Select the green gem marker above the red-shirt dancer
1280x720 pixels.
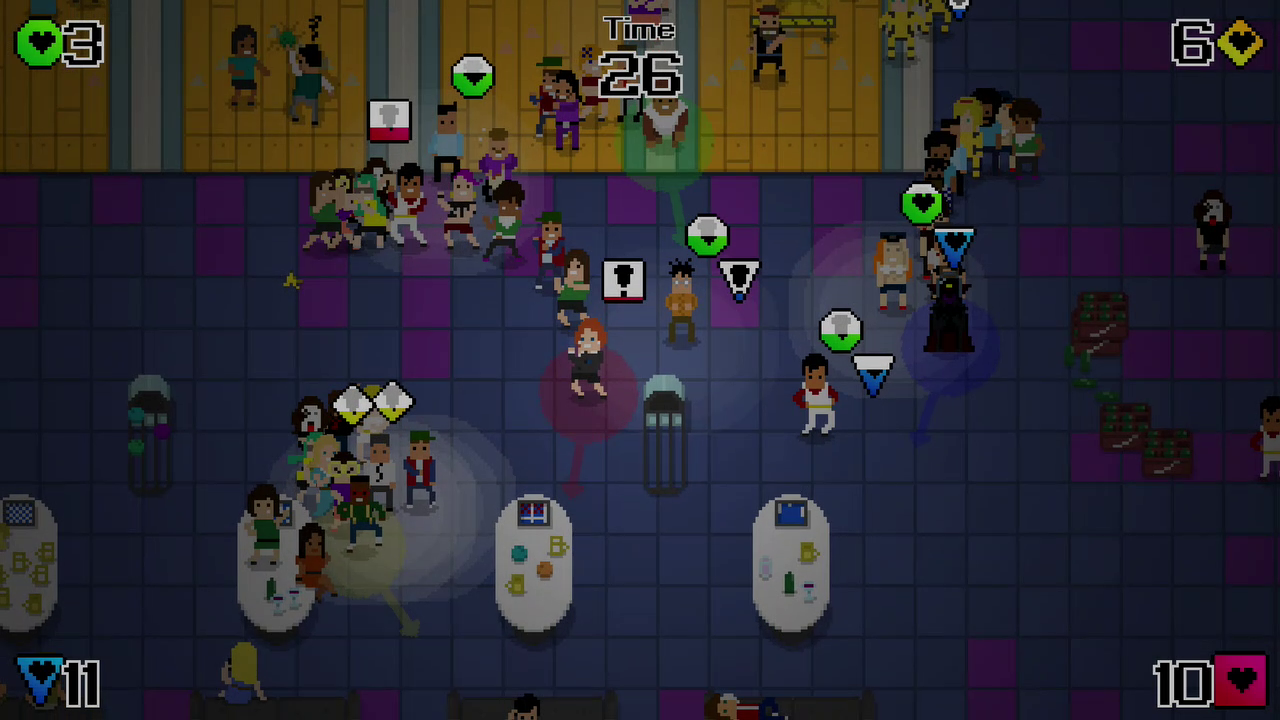coord(840,330)
